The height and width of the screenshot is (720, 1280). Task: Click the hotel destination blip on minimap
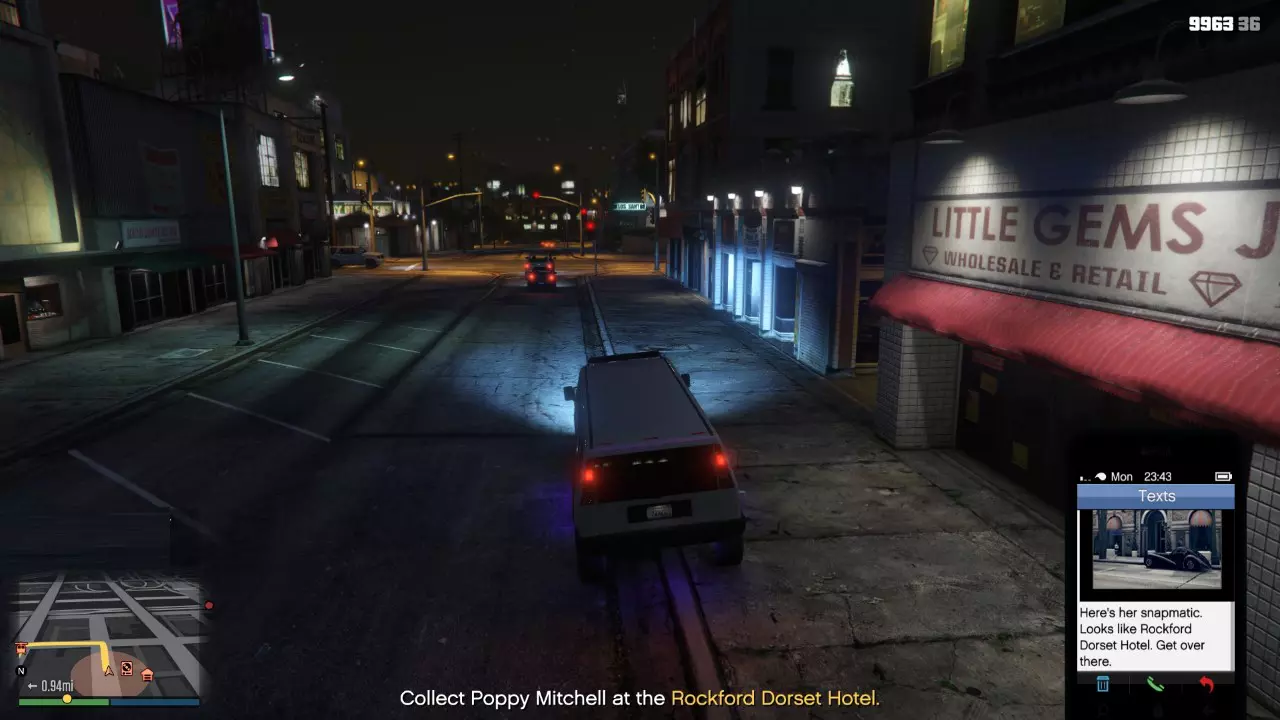coord(21,647)
